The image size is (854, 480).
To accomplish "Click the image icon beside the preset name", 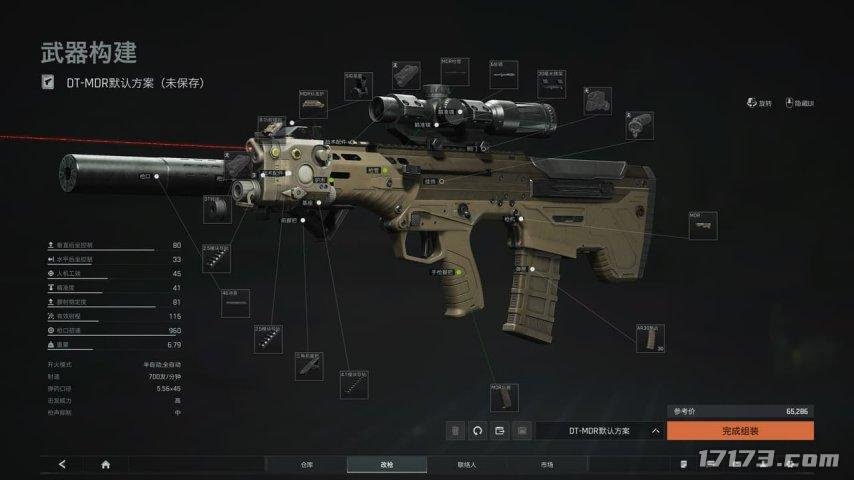I will [x=521, y=431].
